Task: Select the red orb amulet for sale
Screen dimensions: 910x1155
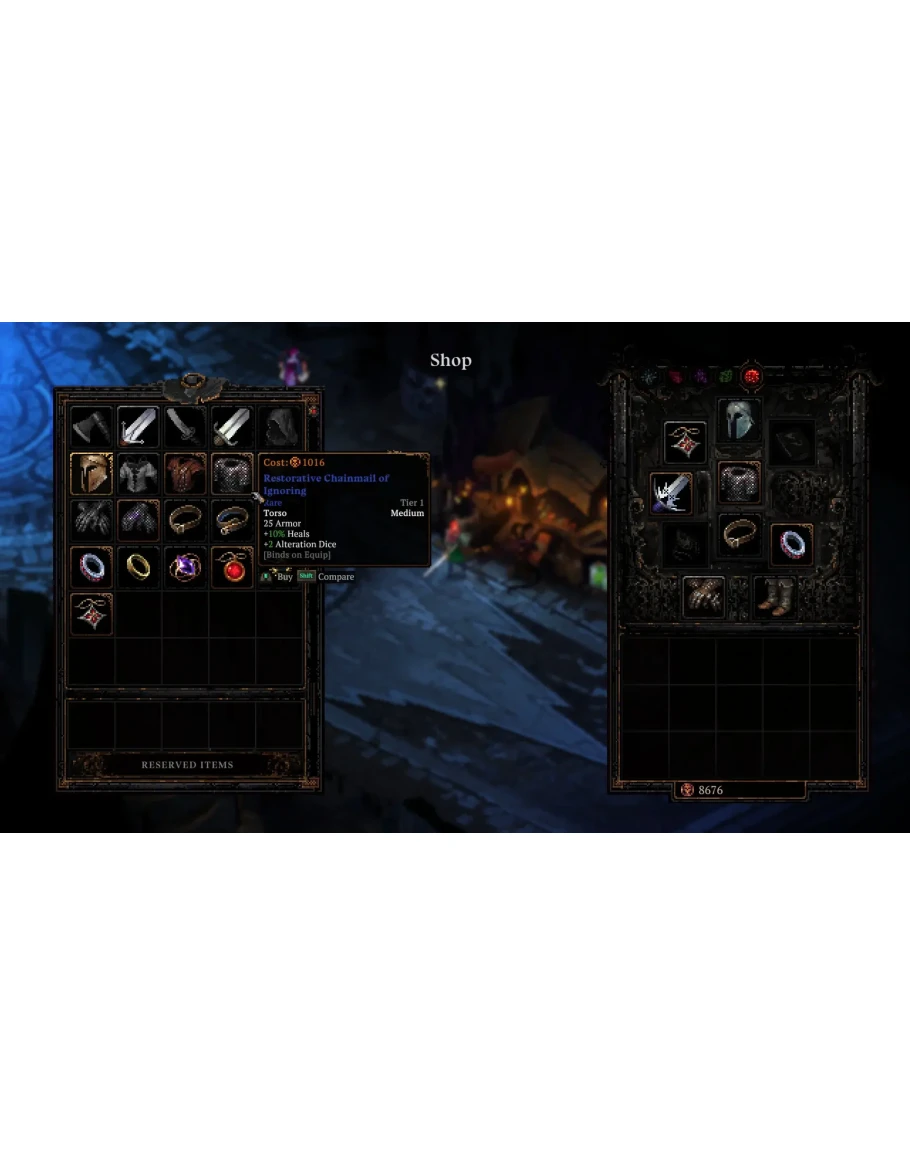Action: 232,567
